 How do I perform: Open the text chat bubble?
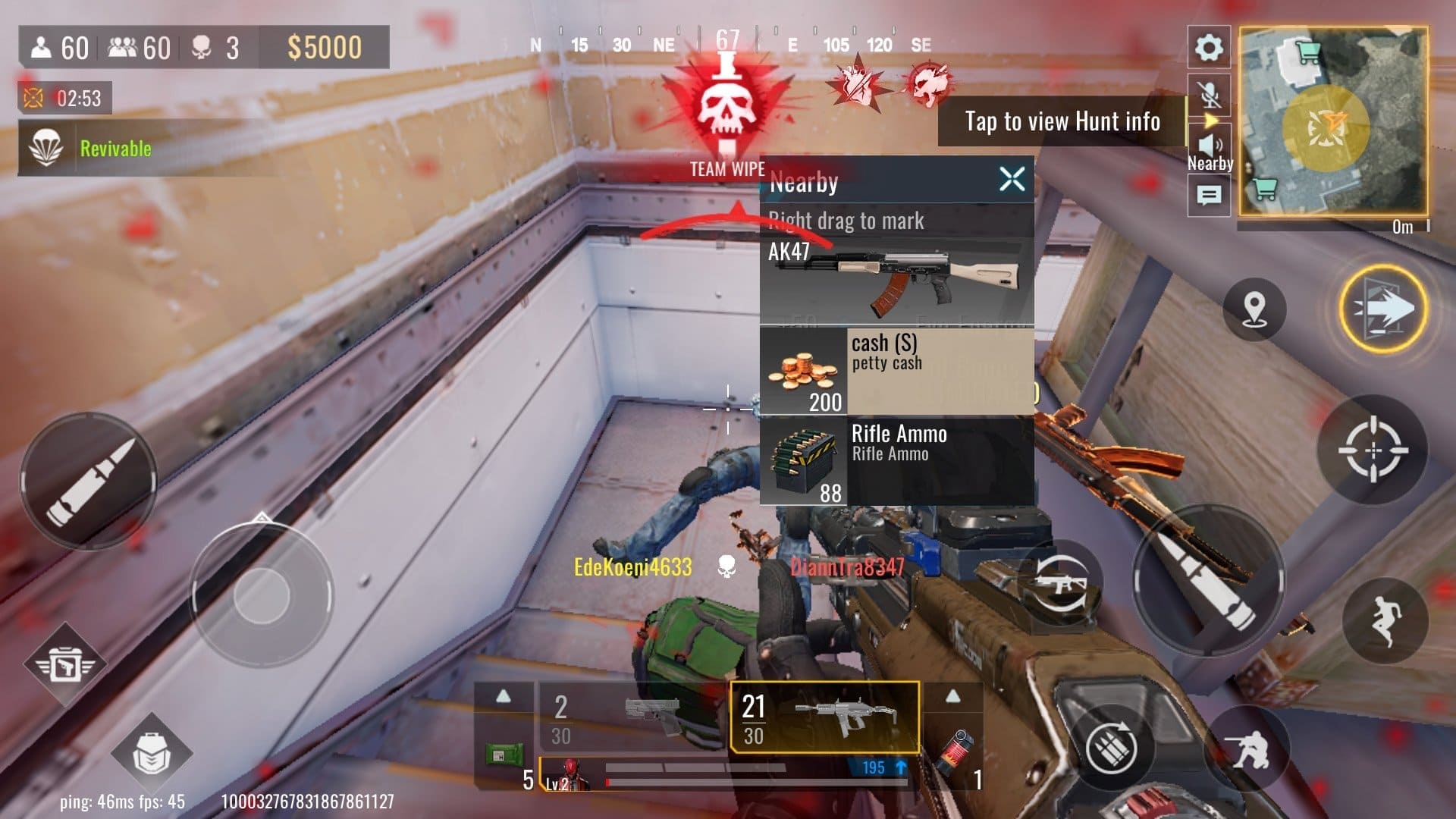tap(1209, 196)
